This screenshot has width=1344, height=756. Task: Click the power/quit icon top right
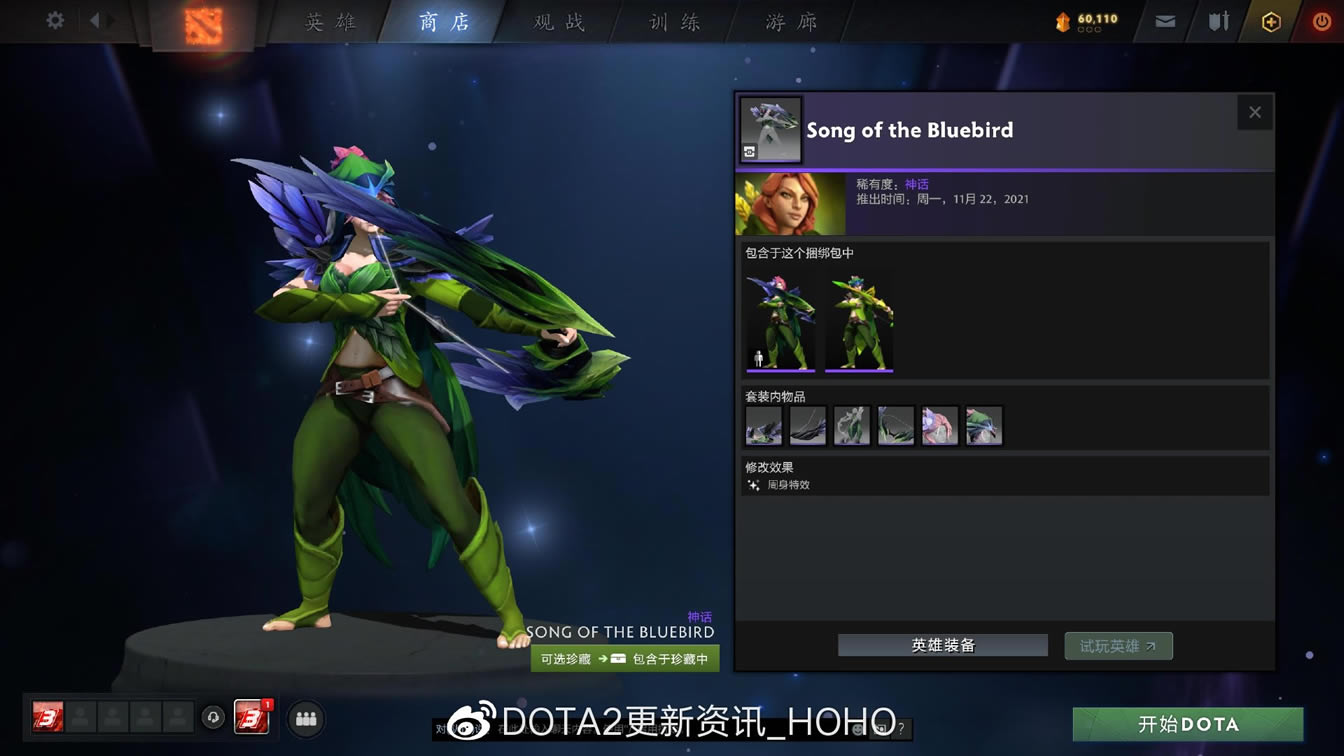(x=1322, y=19)
